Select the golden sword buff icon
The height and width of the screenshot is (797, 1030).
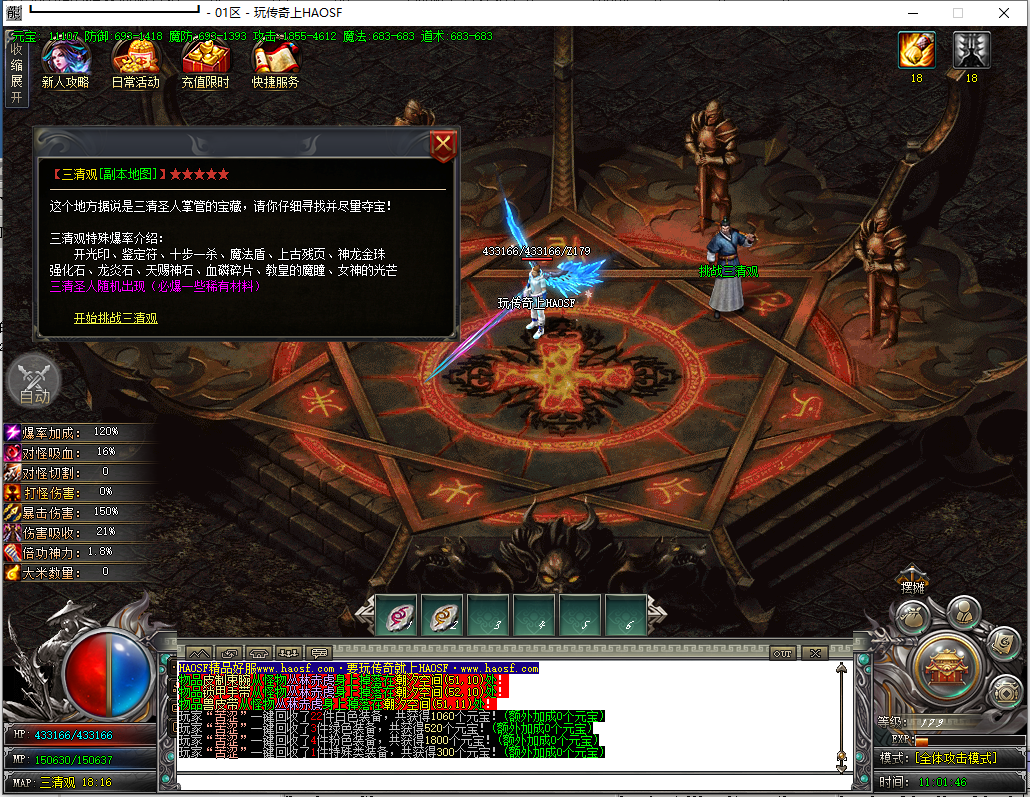click(x=916, y=50)
